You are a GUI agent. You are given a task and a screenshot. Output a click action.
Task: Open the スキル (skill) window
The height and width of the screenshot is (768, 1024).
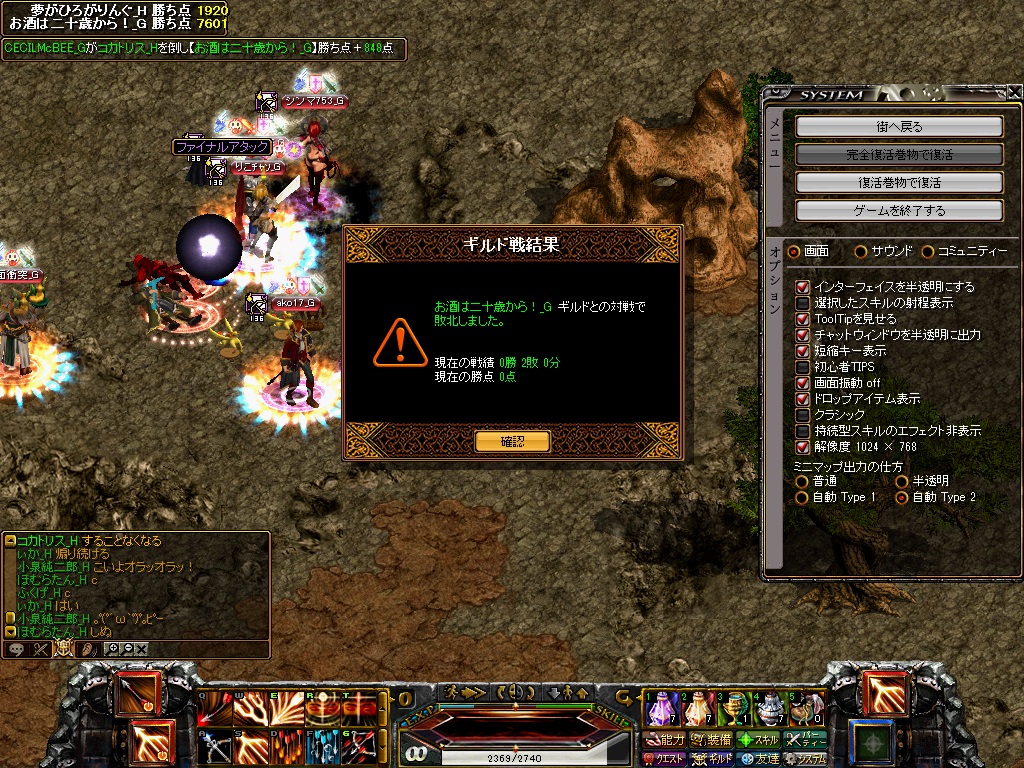(758, 740)
